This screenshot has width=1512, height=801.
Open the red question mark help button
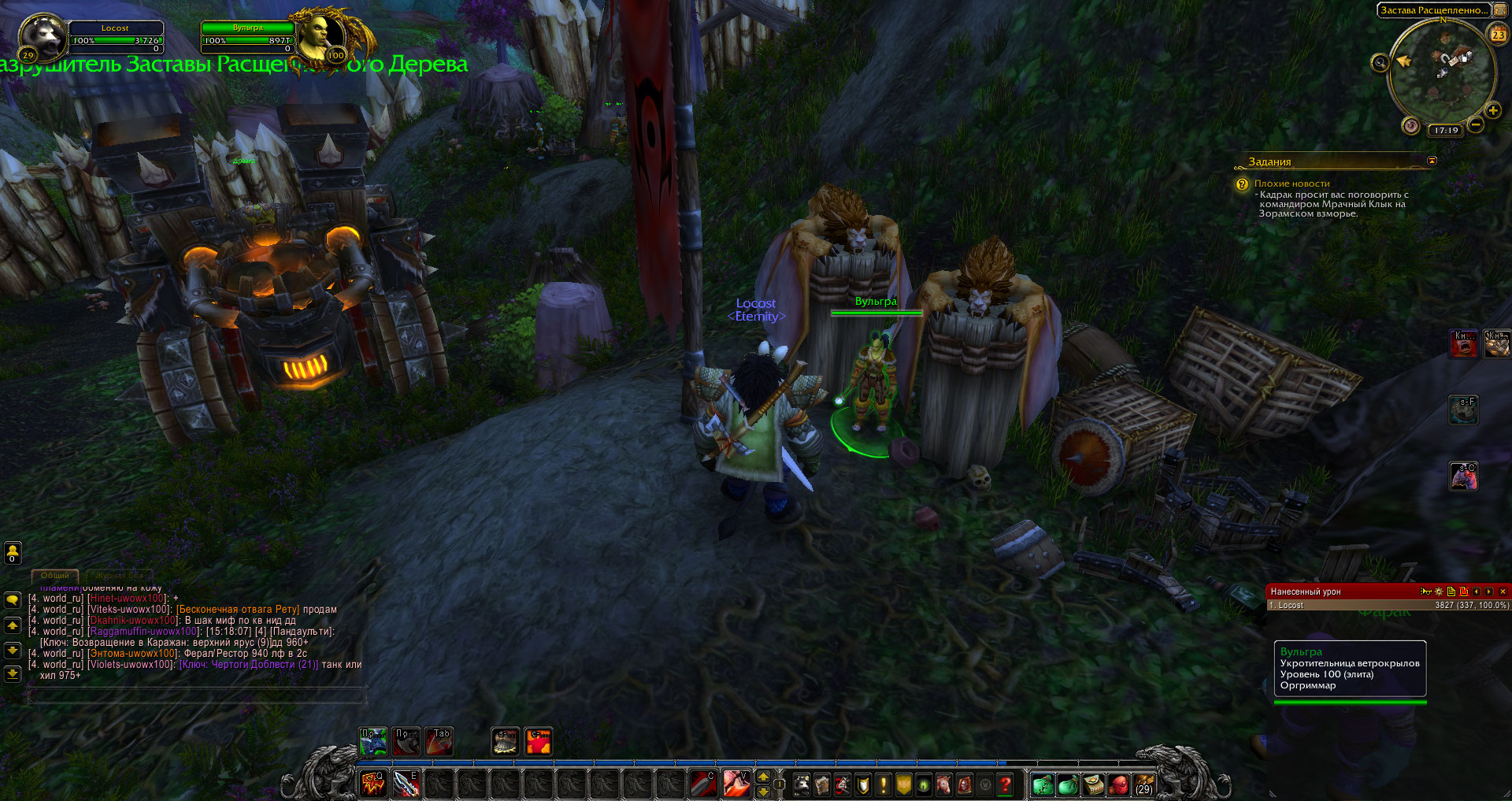[1005, 784]
